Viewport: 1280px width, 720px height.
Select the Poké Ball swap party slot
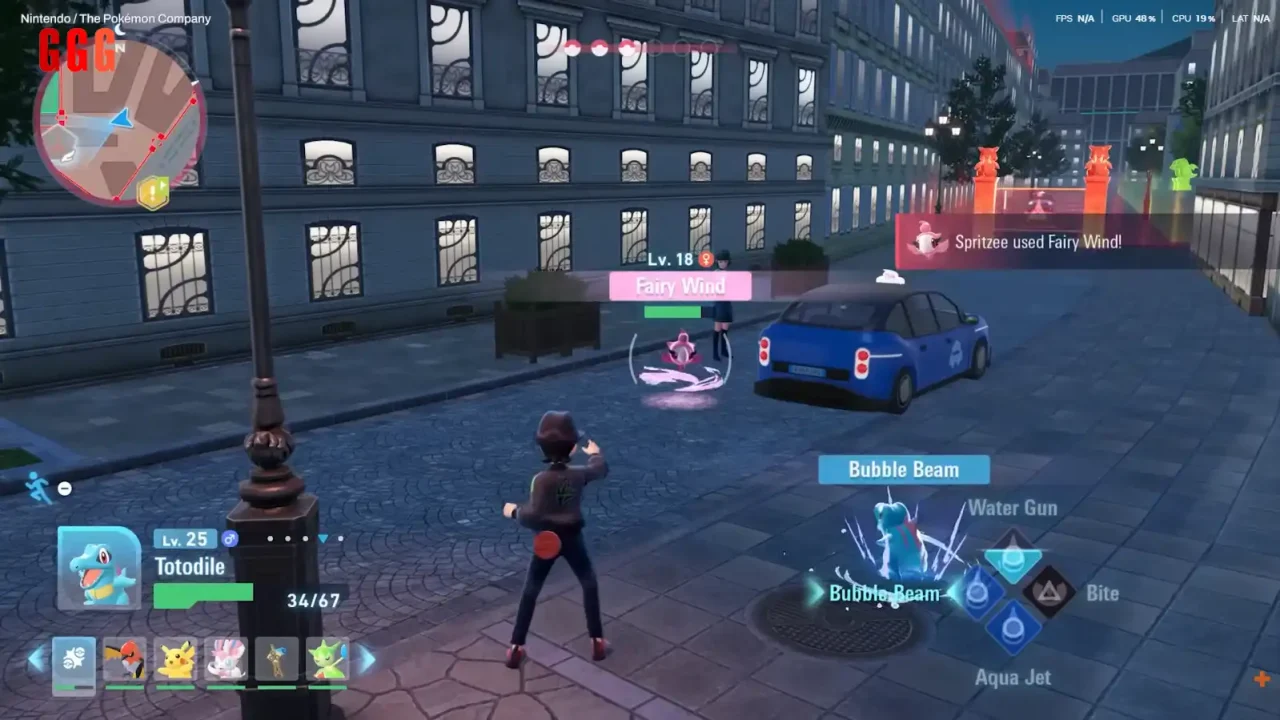(x=74, y=661)
